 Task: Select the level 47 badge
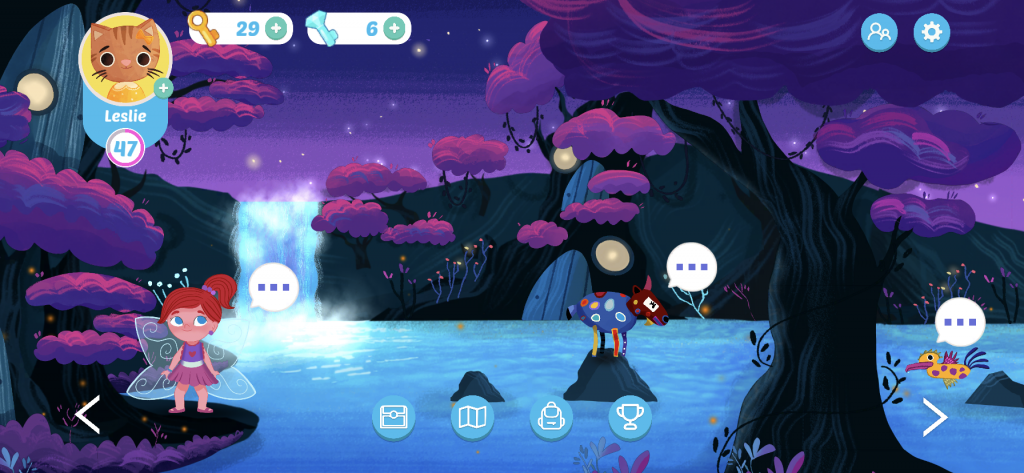tap(126, 148)
